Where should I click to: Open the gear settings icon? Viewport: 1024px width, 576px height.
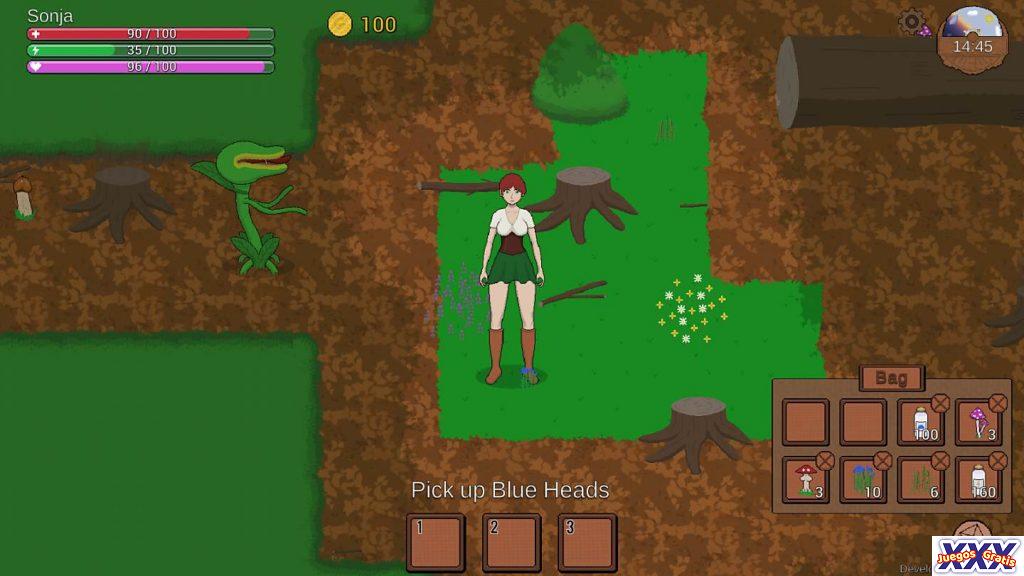pyautogui.click(x=910, y=22)
